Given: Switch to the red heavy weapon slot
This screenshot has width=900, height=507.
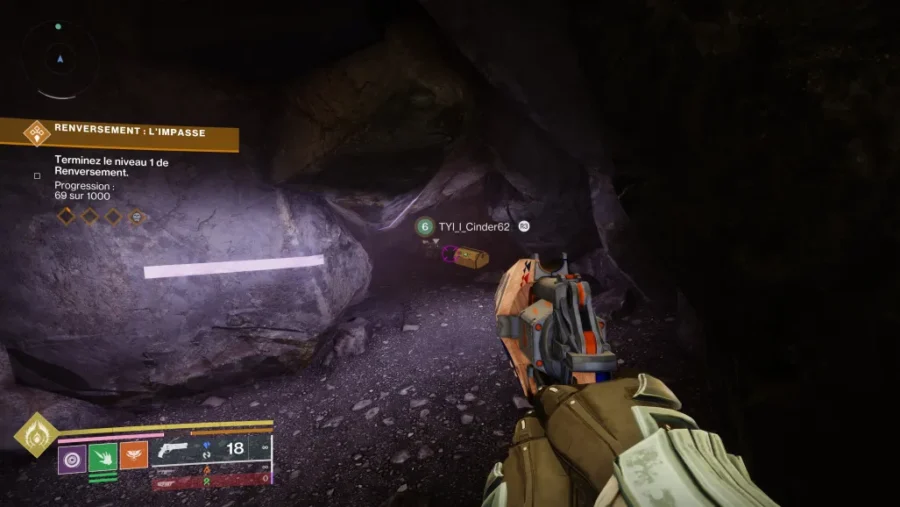Looking at the screenshot, I should [x=212, y=481].
